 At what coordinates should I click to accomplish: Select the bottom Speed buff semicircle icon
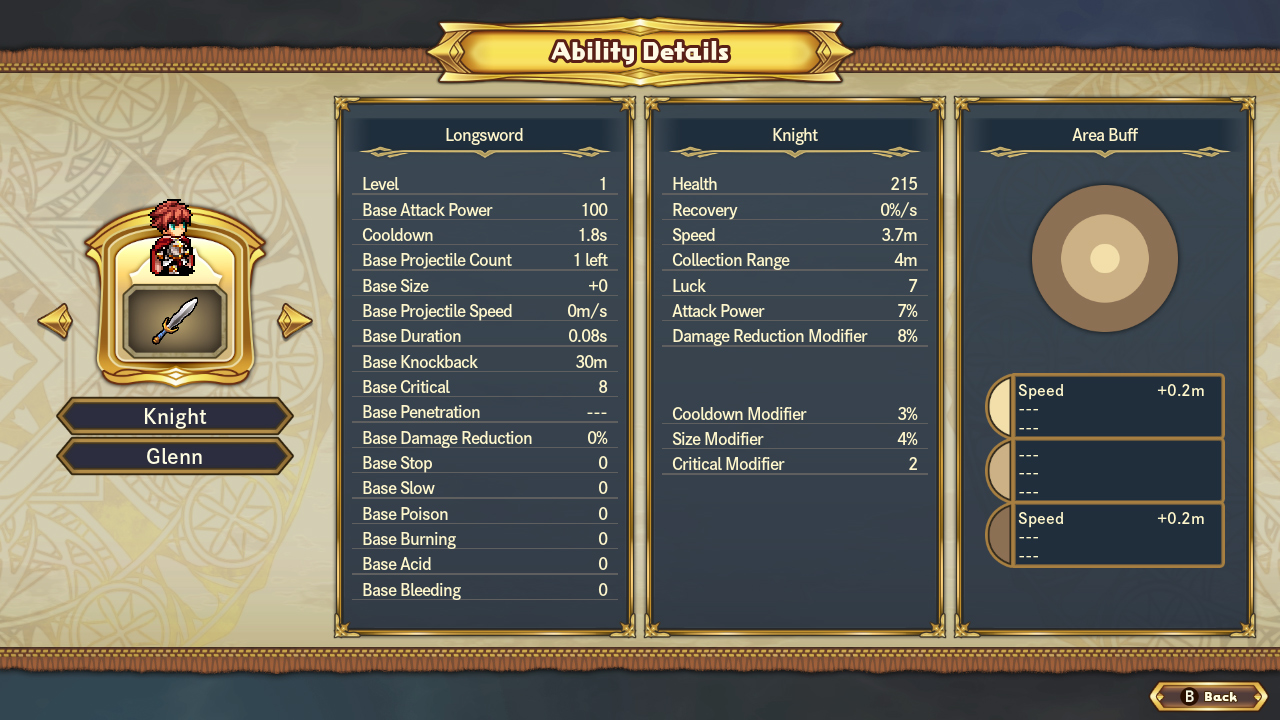pyautogui.click(x=1000, y=534)
